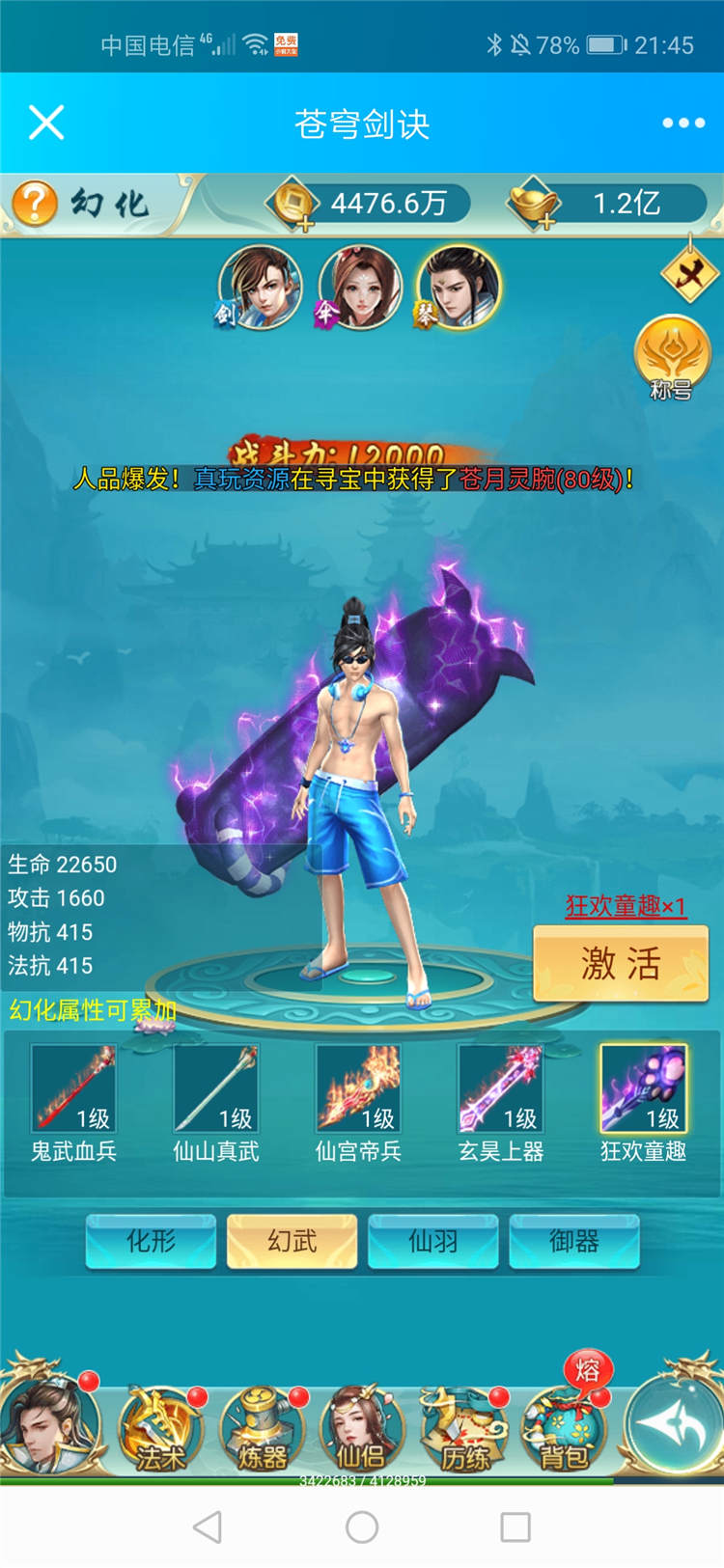Open the three-dot more options menu
The height and width of the screenshot is (1568, 724).
click(683, 123)
